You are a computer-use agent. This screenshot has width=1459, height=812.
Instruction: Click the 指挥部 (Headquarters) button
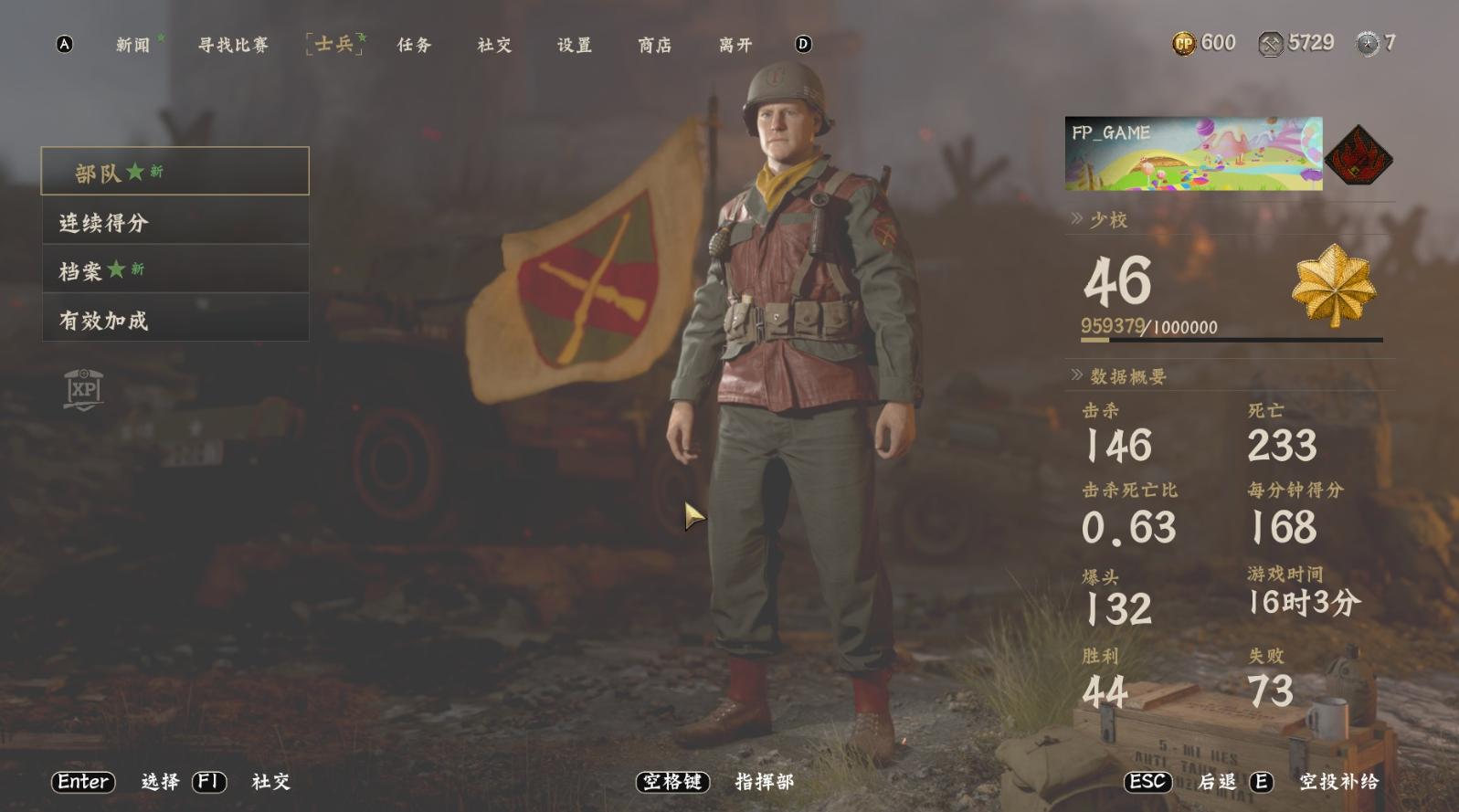click(764, 782)
